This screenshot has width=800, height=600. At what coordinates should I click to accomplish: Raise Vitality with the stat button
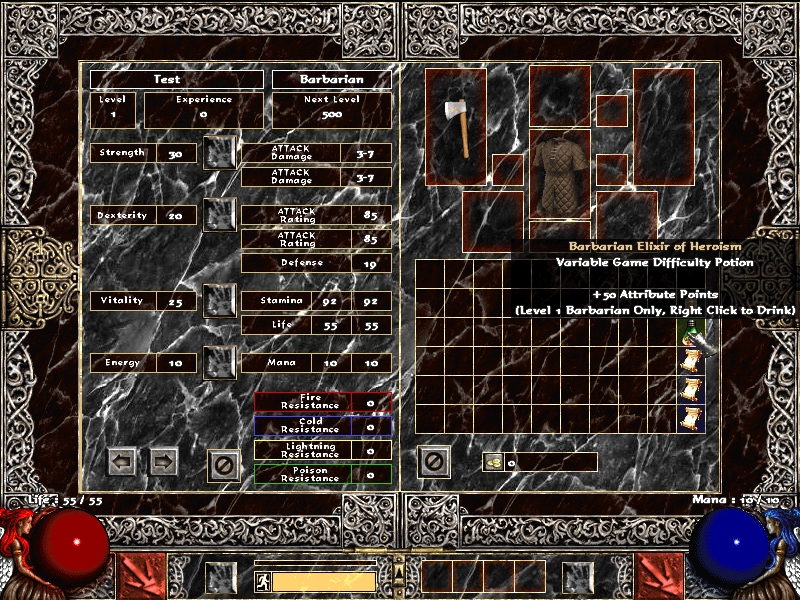220,300
